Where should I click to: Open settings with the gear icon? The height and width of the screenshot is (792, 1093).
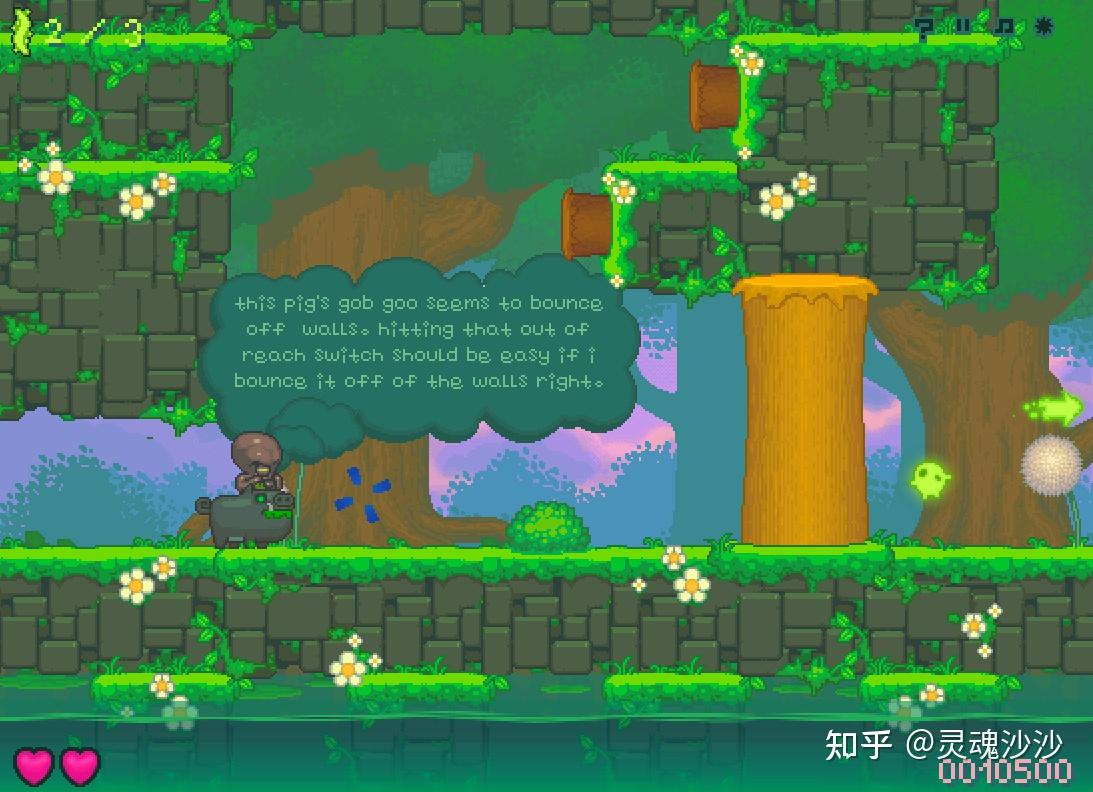(x=1045, y=26)
